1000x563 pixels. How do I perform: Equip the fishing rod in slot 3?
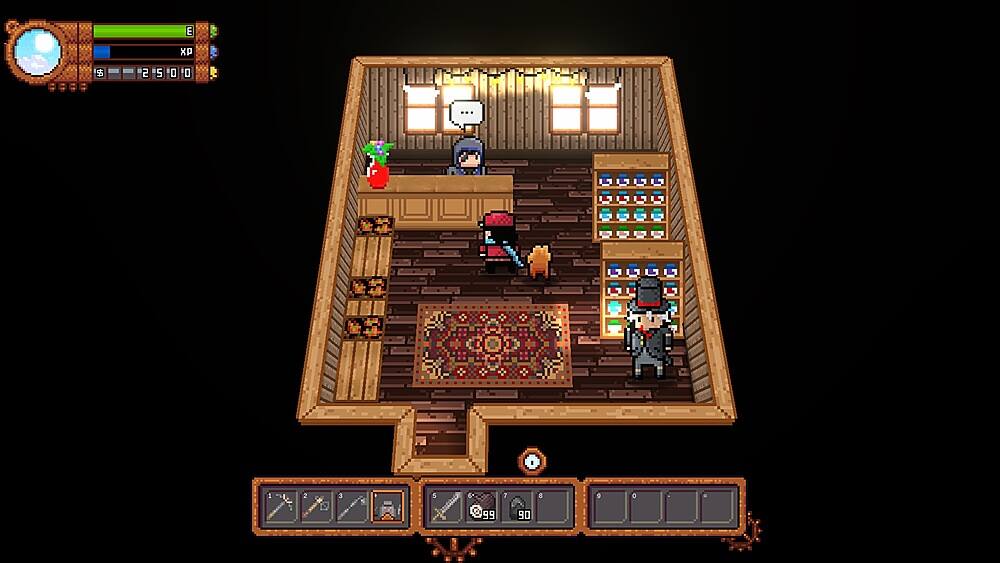pyautogui.click(x=351, y=507)
